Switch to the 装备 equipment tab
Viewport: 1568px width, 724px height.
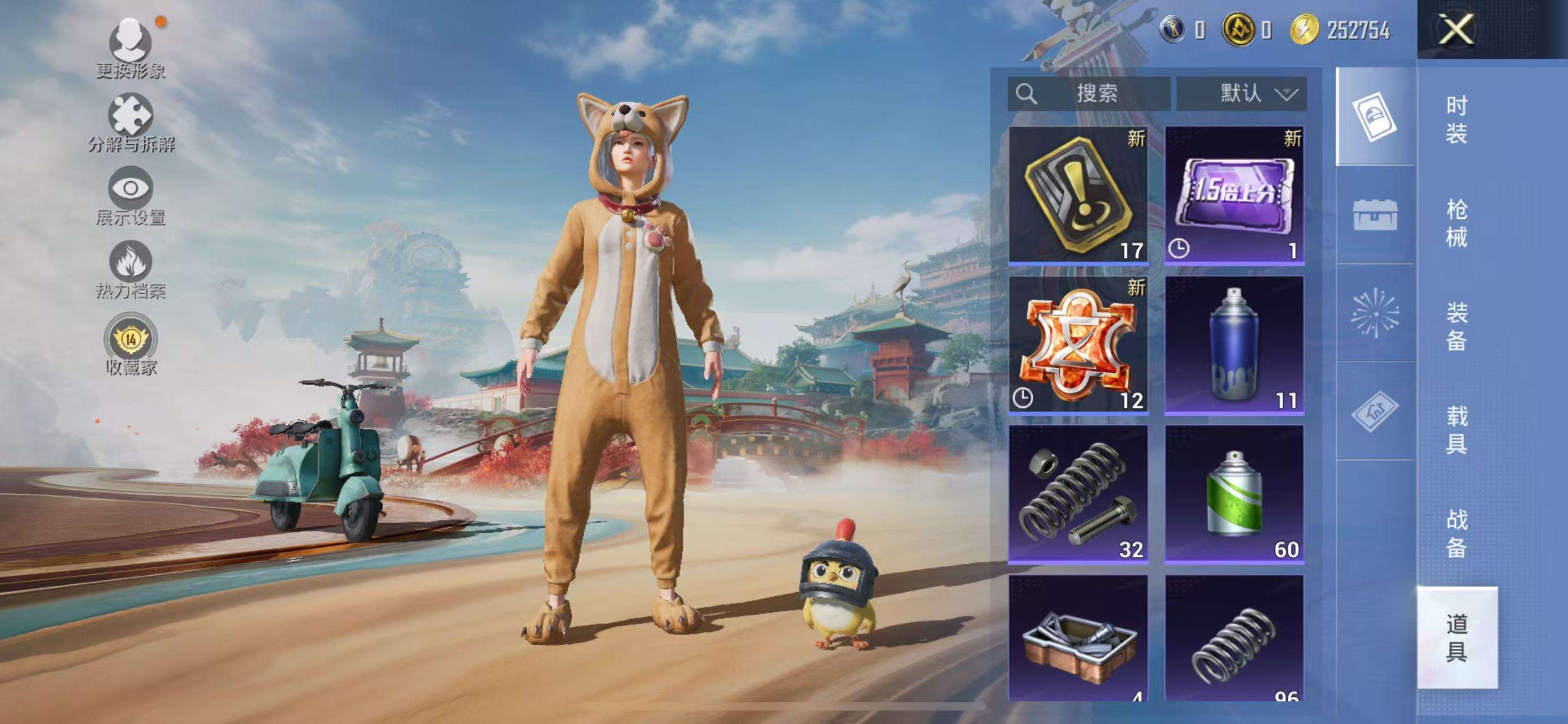tap(1456, 326)
